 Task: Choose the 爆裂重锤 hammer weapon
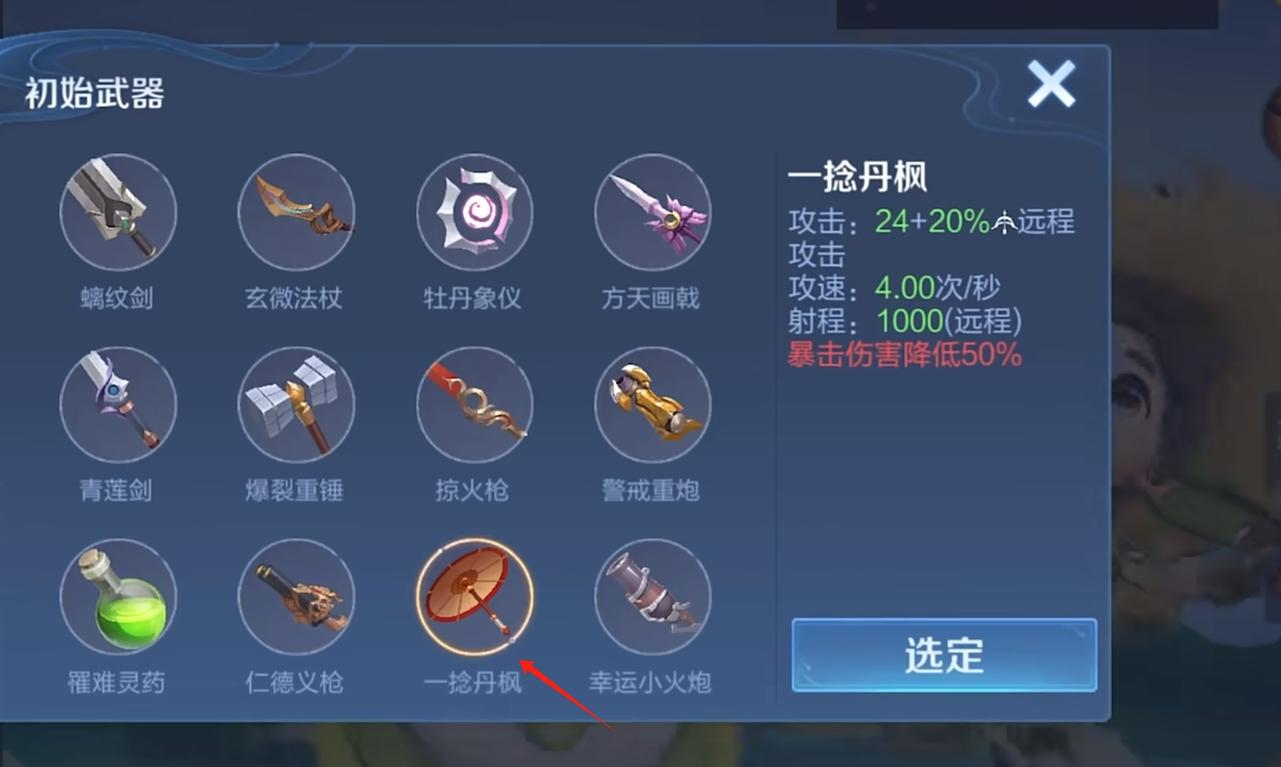(x=296, y=404)
